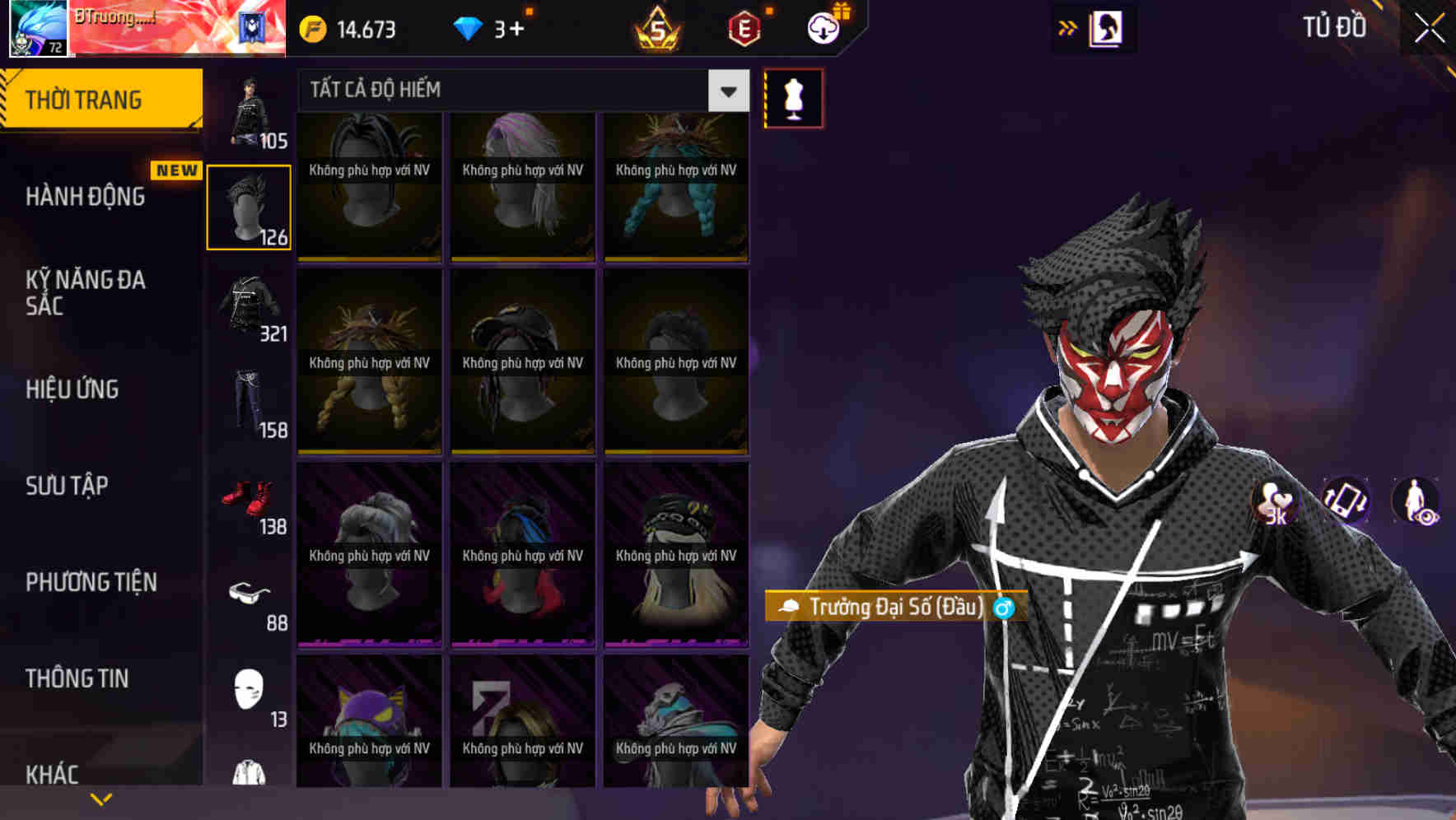Viewport: 1456px width, 820px height.
Task: Select the mannequin try-on icon
Action: tap(793, 97)
